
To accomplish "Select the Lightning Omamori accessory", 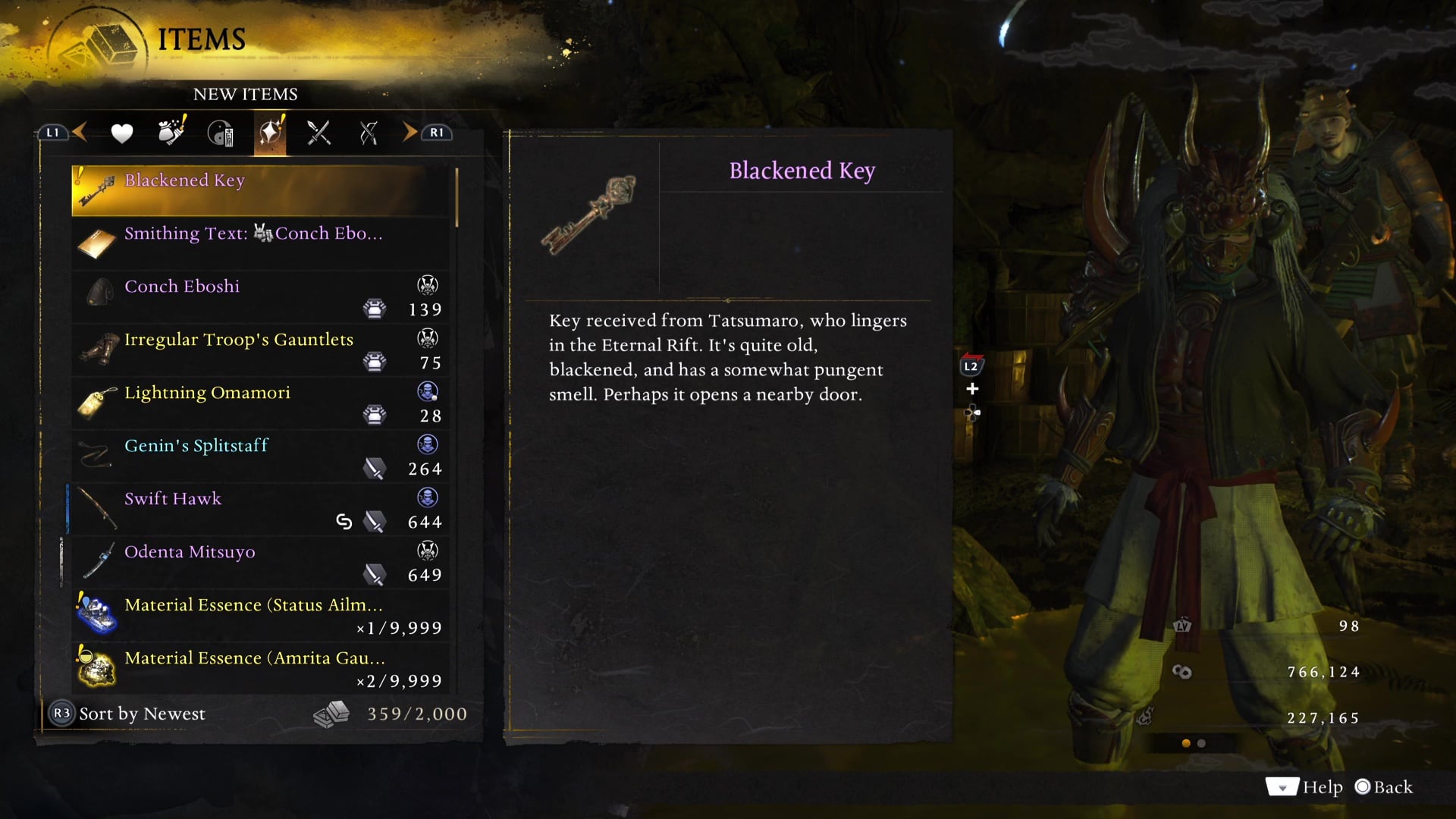I will click(x=262, y=403).
